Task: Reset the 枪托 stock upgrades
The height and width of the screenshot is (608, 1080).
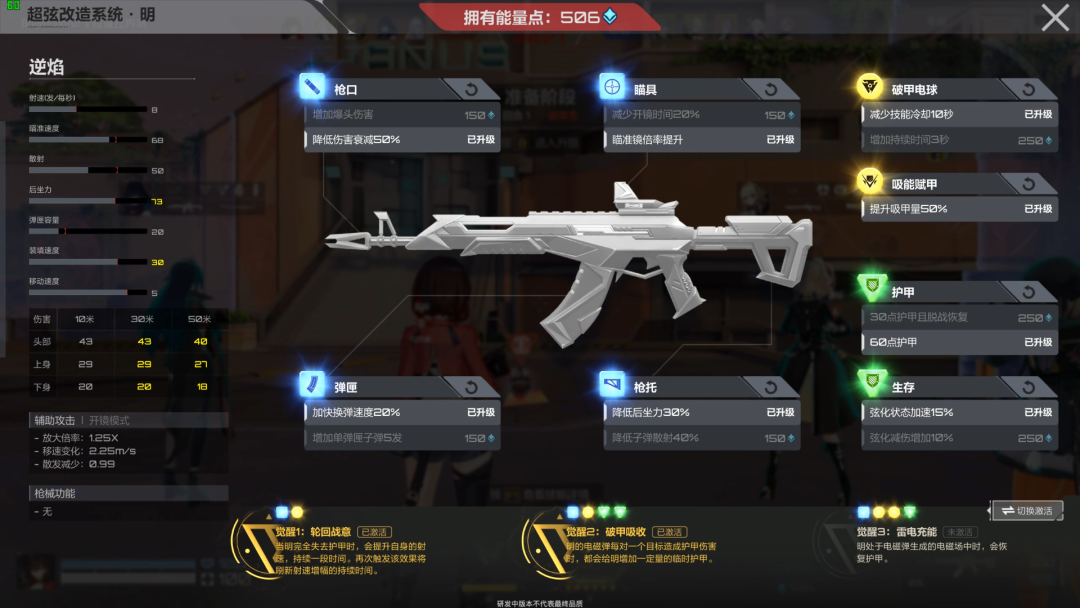Action: tap(771, 387)
